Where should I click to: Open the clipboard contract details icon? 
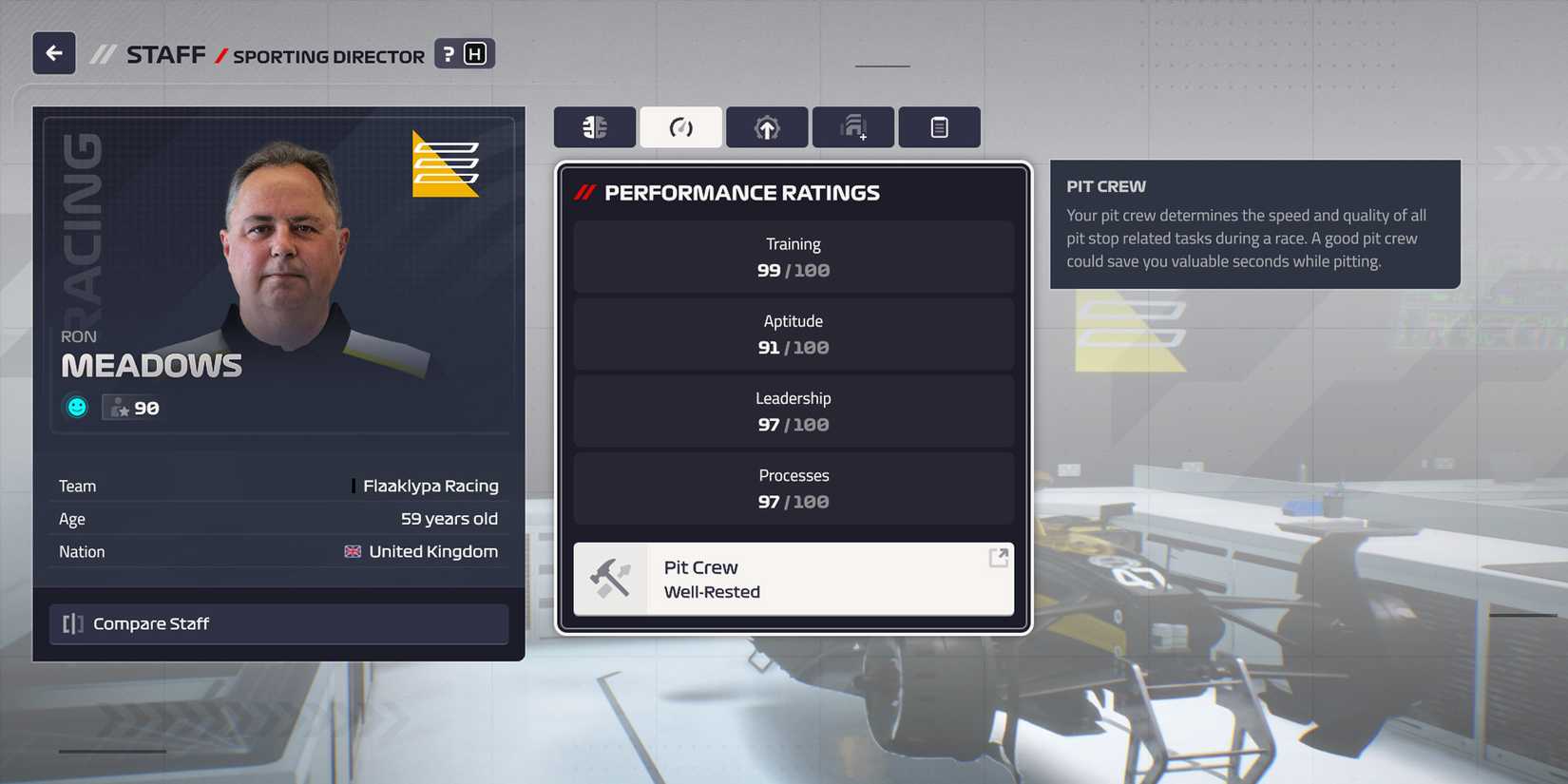click(939, 126)
